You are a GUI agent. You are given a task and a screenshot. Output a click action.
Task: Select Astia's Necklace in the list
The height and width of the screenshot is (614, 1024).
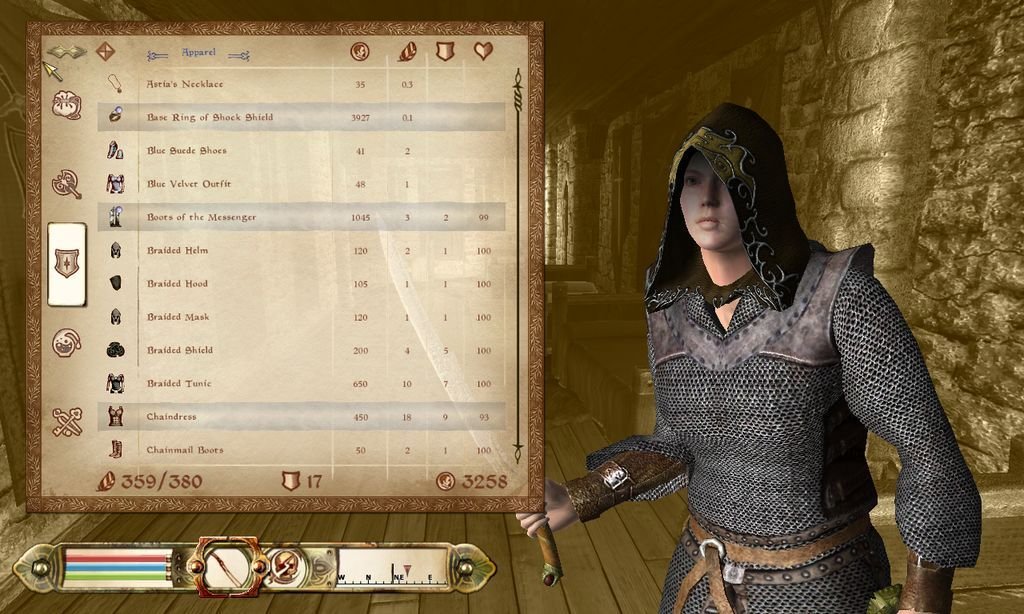tap(186, 84)
